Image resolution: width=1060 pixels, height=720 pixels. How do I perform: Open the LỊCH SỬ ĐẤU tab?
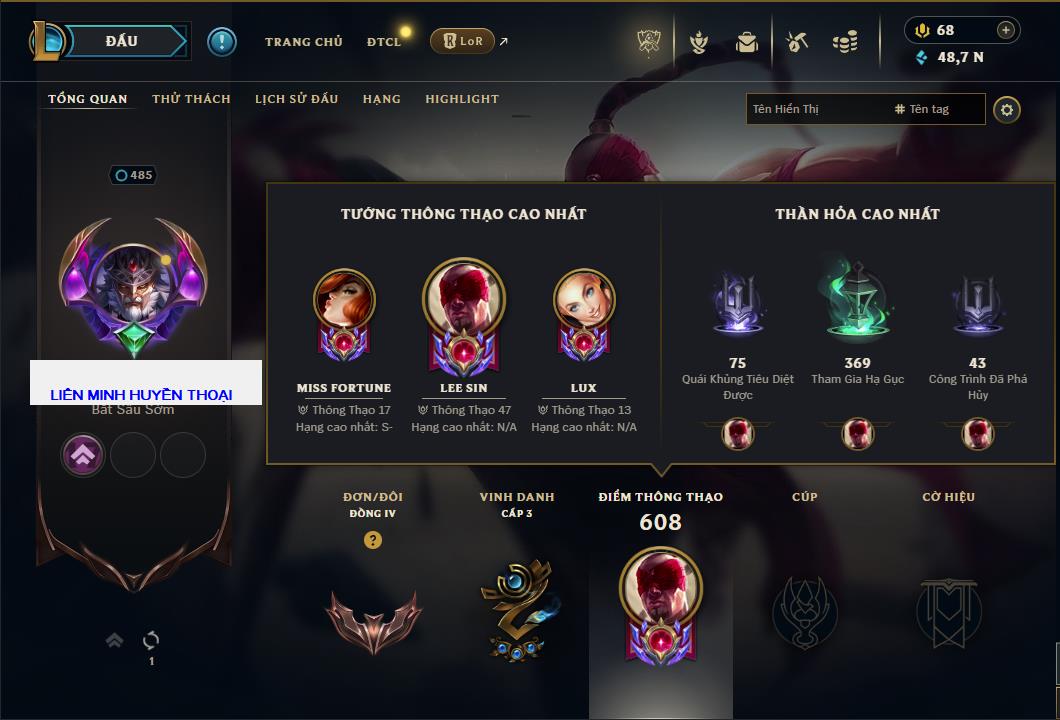[296, 99]
